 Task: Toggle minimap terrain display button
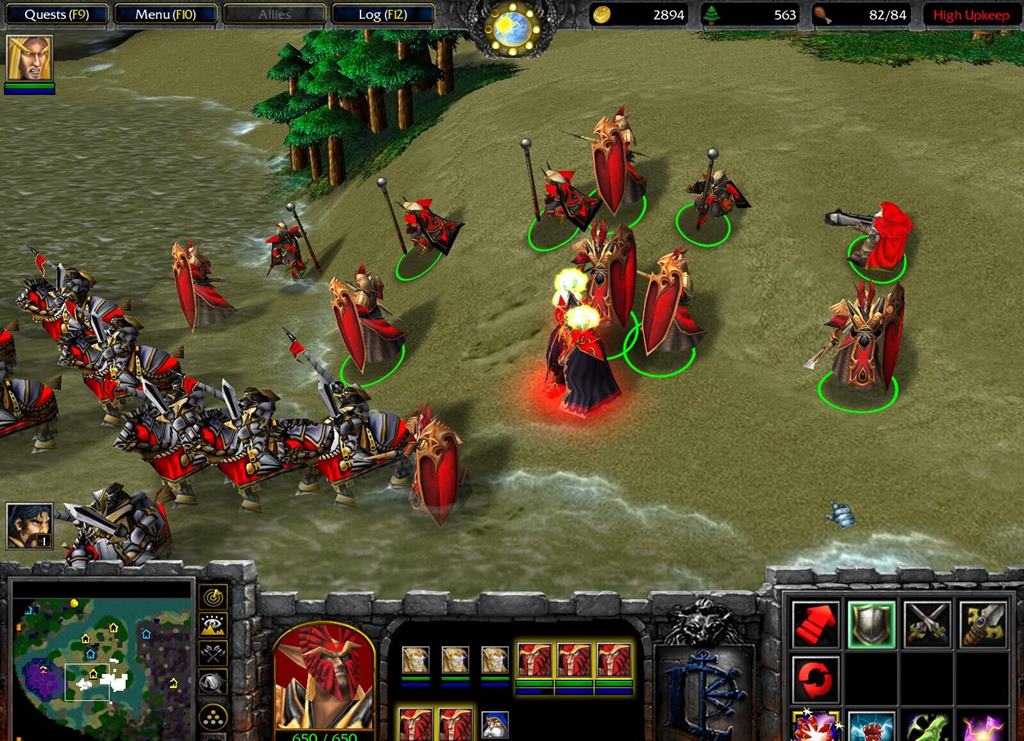(x=213, y=626)
